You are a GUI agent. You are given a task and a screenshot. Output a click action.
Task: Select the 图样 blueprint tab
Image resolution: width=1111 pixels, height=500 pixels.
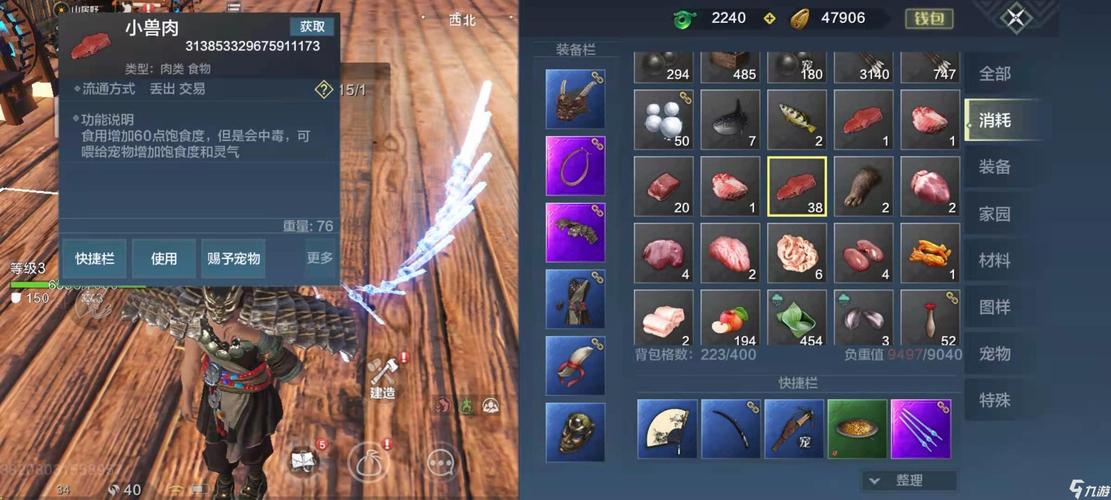coord(994,307)
